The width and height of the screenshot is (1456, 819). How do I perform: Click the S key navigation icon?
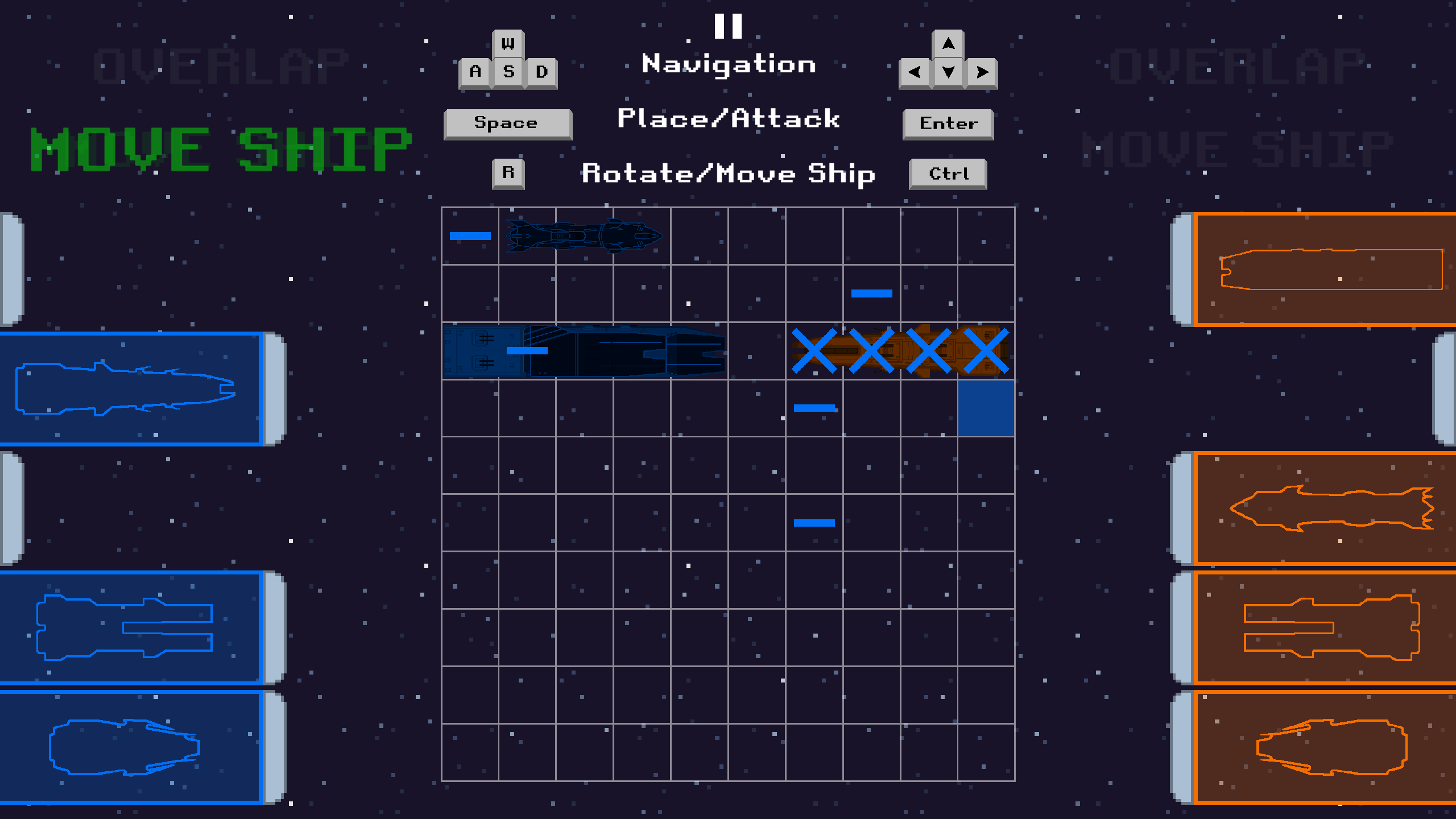pos(508,72)
